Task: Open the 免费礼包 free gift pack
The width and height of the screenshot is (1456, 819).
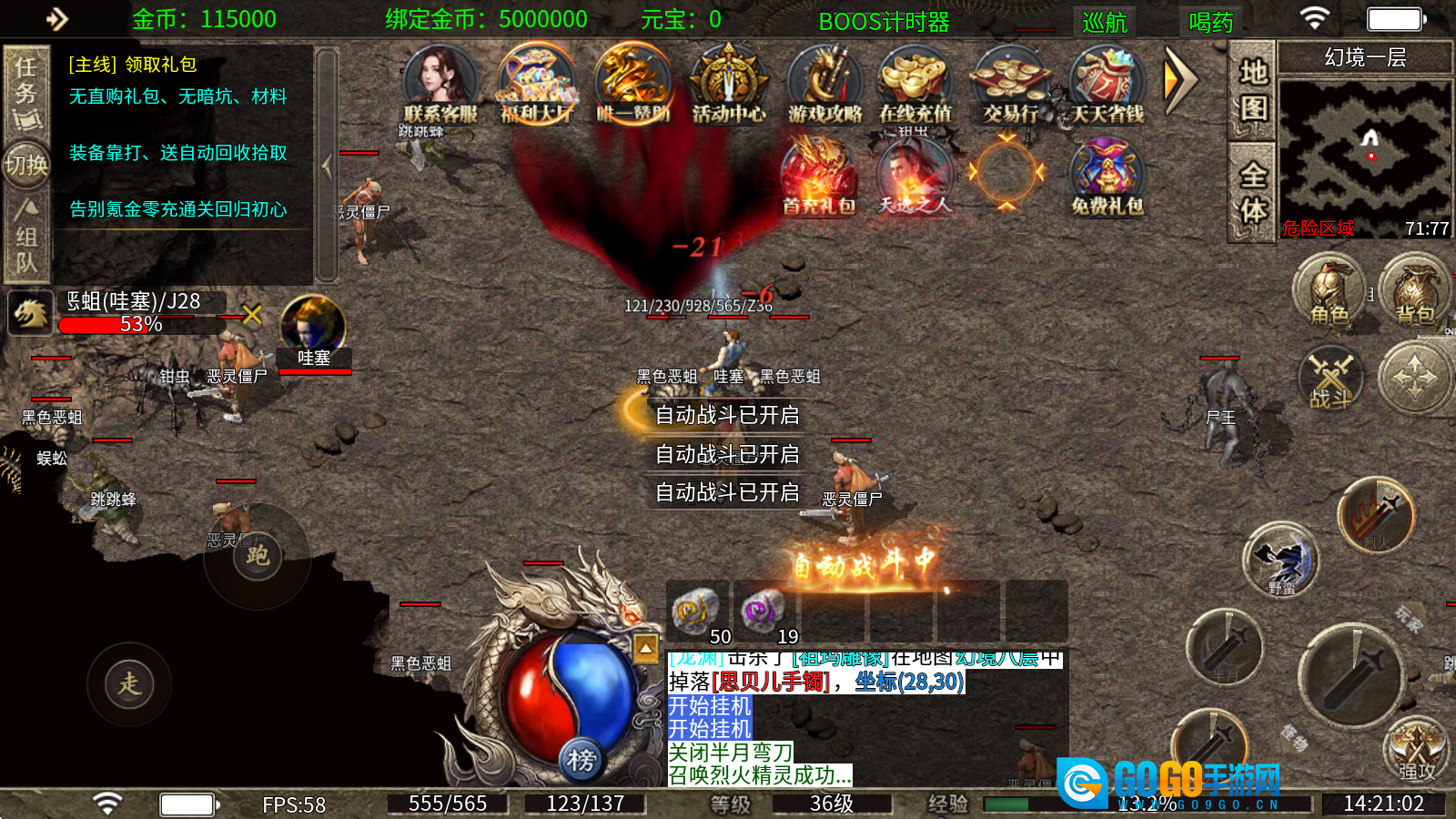Action: point(1107,176)
